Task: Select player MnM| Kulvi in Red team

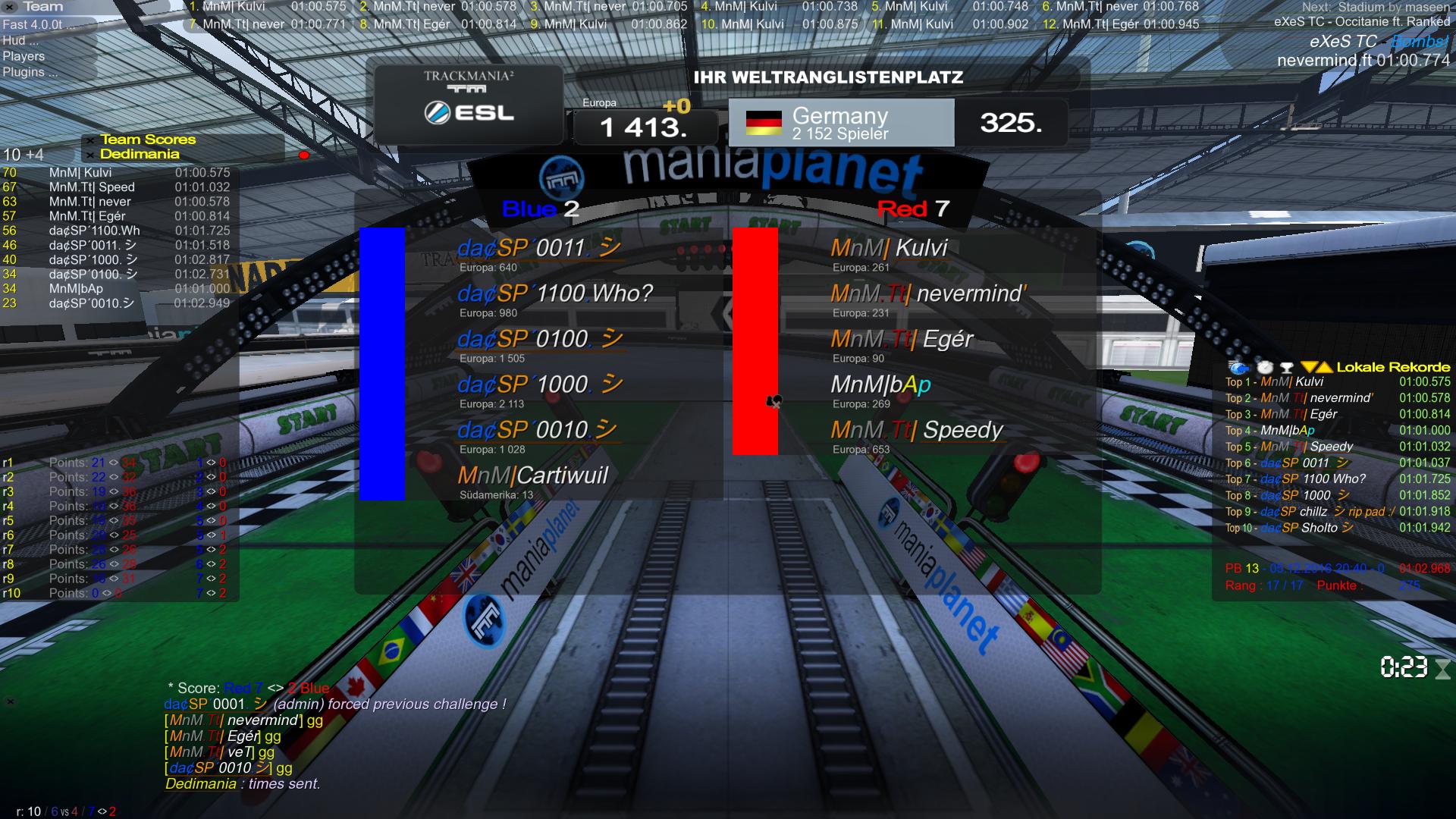Action: coord(889,248)
